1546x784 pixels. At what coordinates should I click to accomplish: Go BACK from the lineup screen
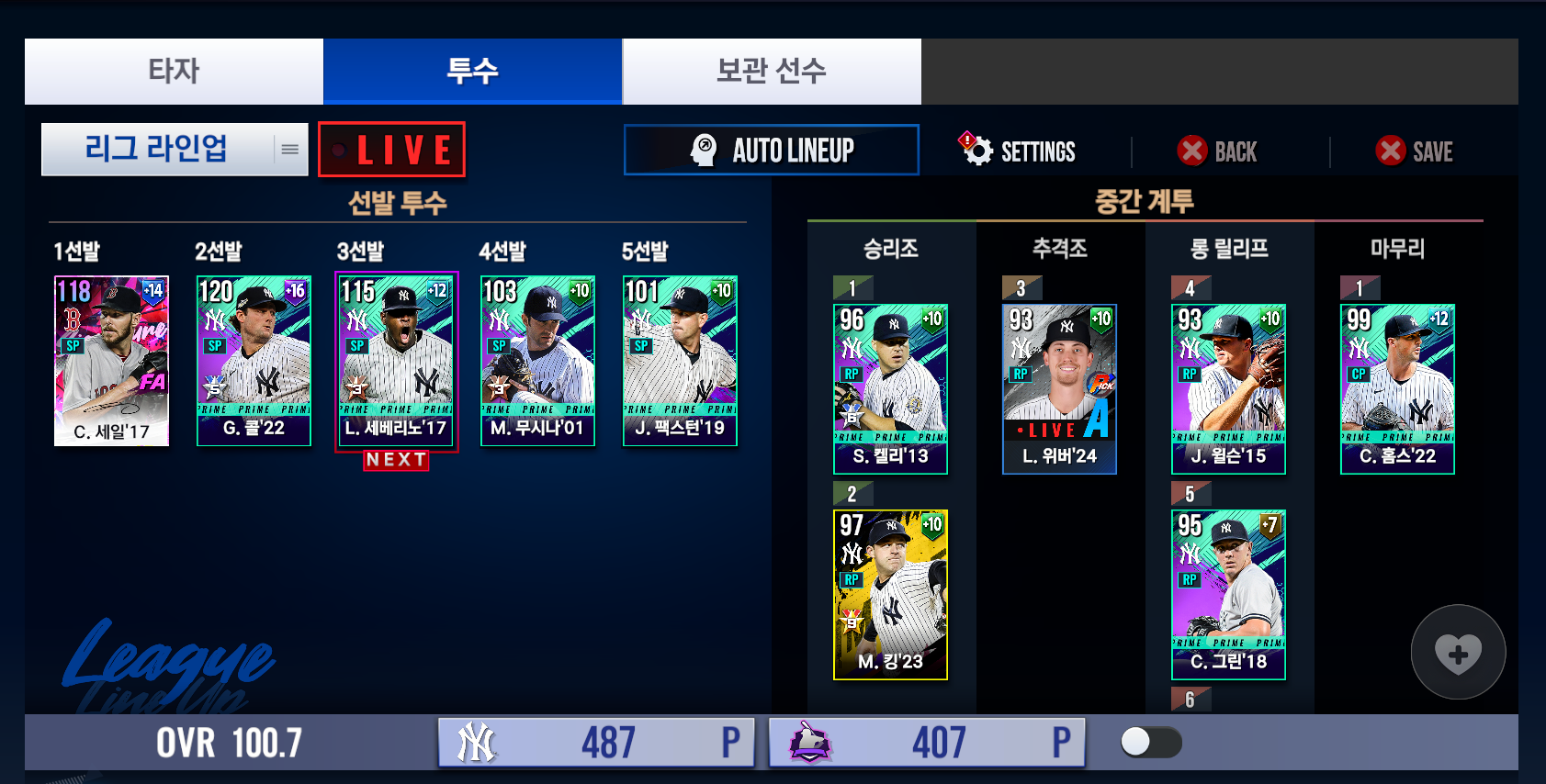coord(1218,151)
